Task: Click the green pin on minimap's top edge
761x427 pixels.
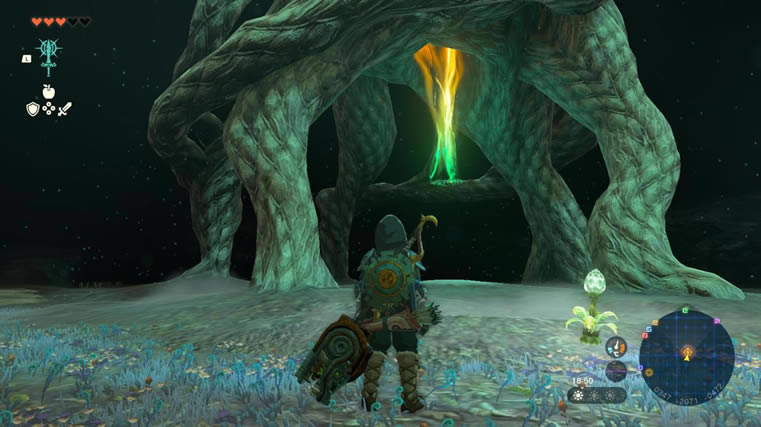Action: 687,308
